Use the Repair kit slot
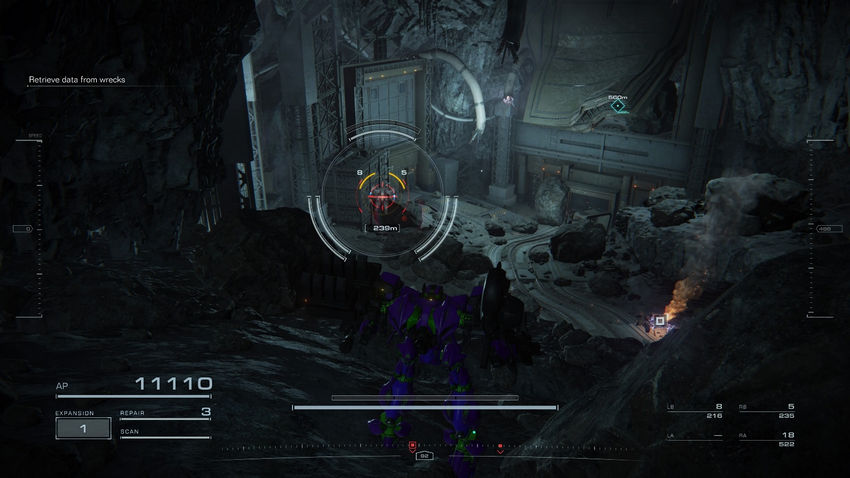Screen dimensions: 850x478 [x=165, y=412]
